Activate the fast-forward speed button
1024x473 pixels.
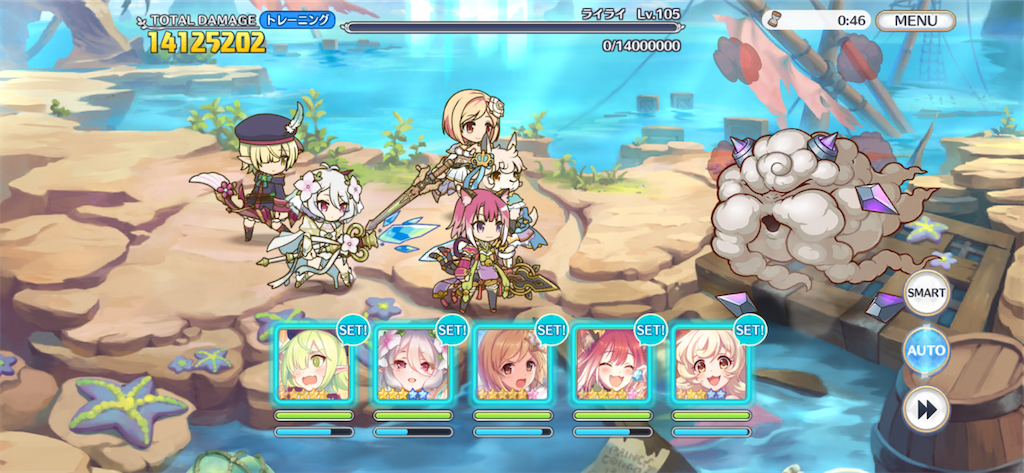click(x=926, y=409)
